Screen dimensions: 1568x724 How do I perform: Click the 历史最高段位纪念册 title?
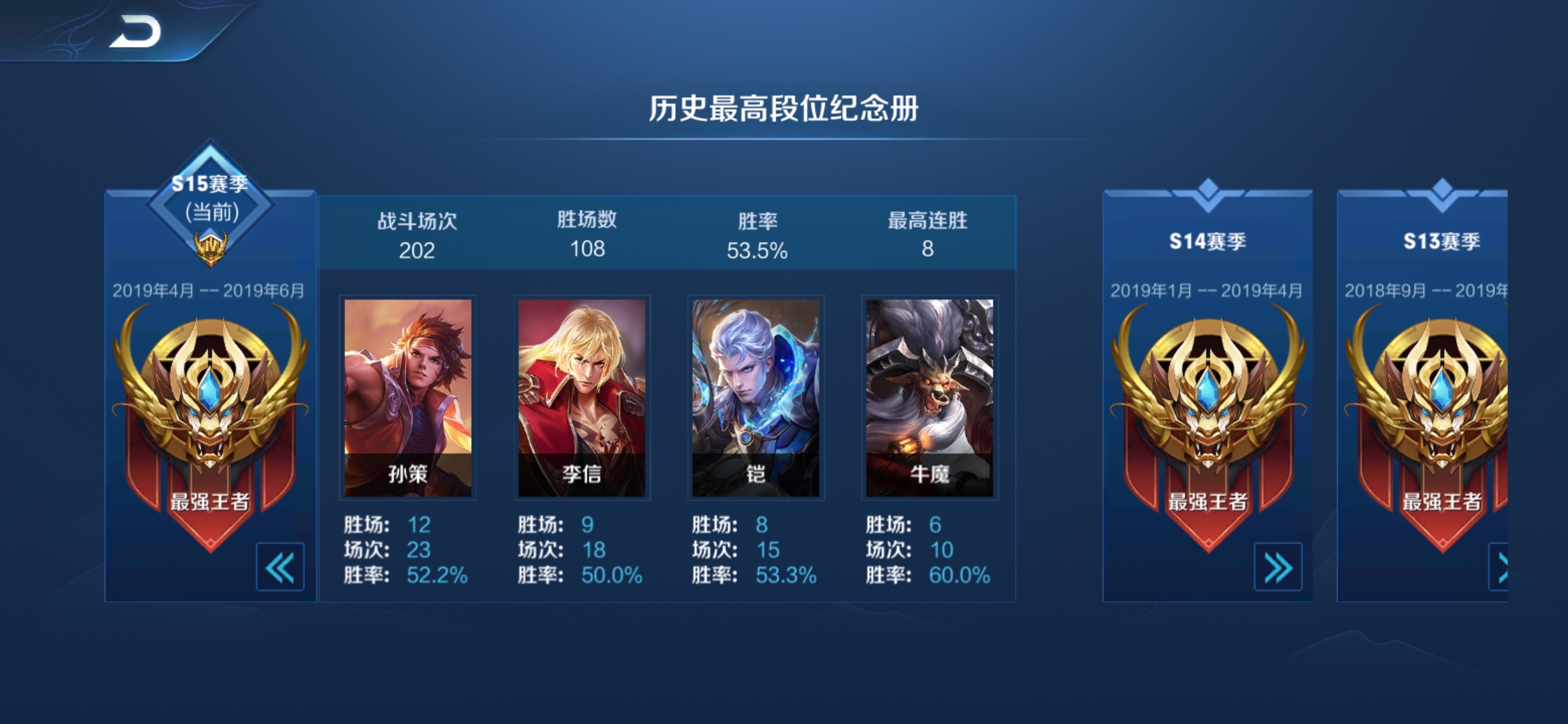[783, 110]
